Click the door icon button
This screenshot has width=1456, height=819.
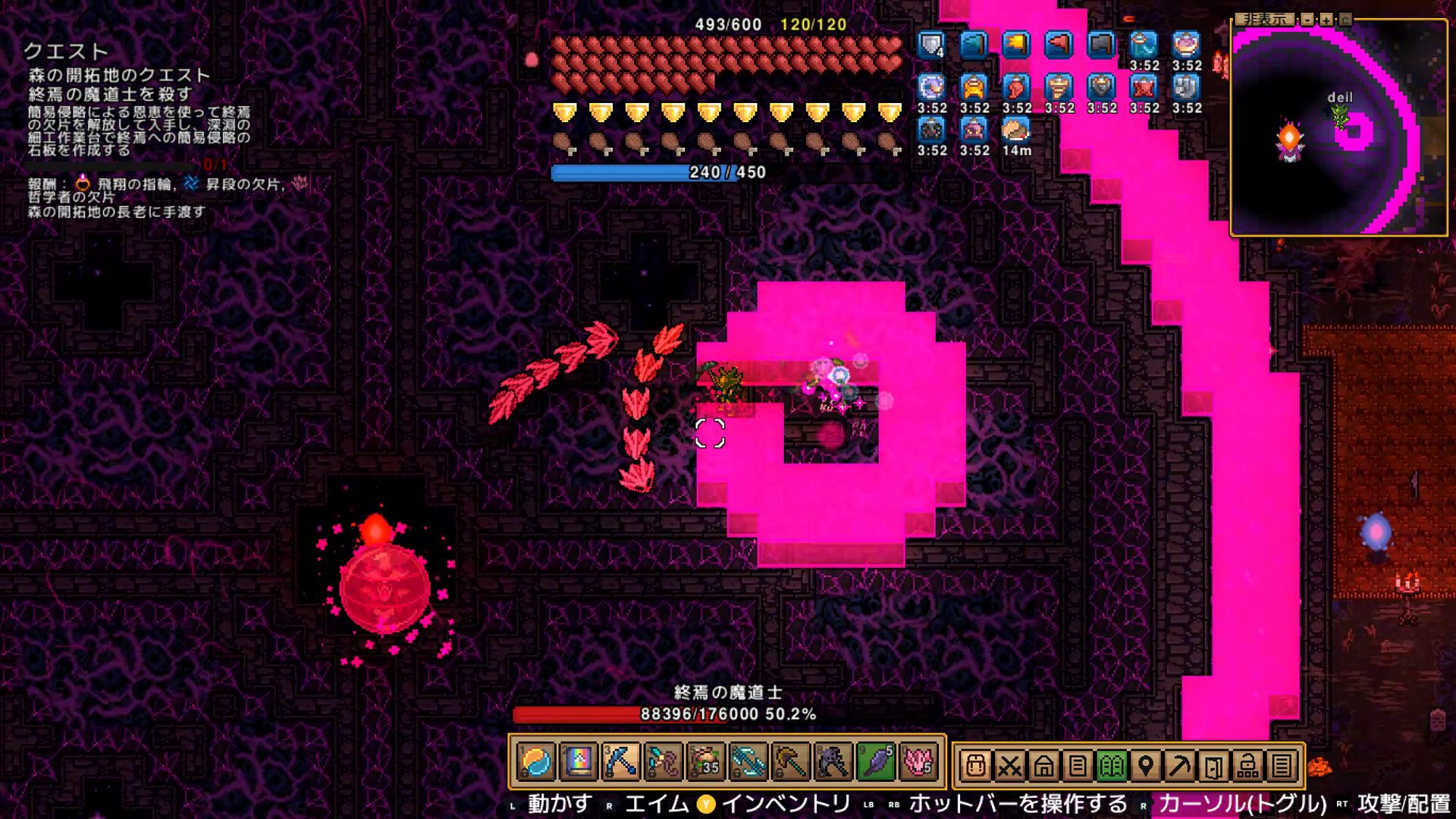1213,767
